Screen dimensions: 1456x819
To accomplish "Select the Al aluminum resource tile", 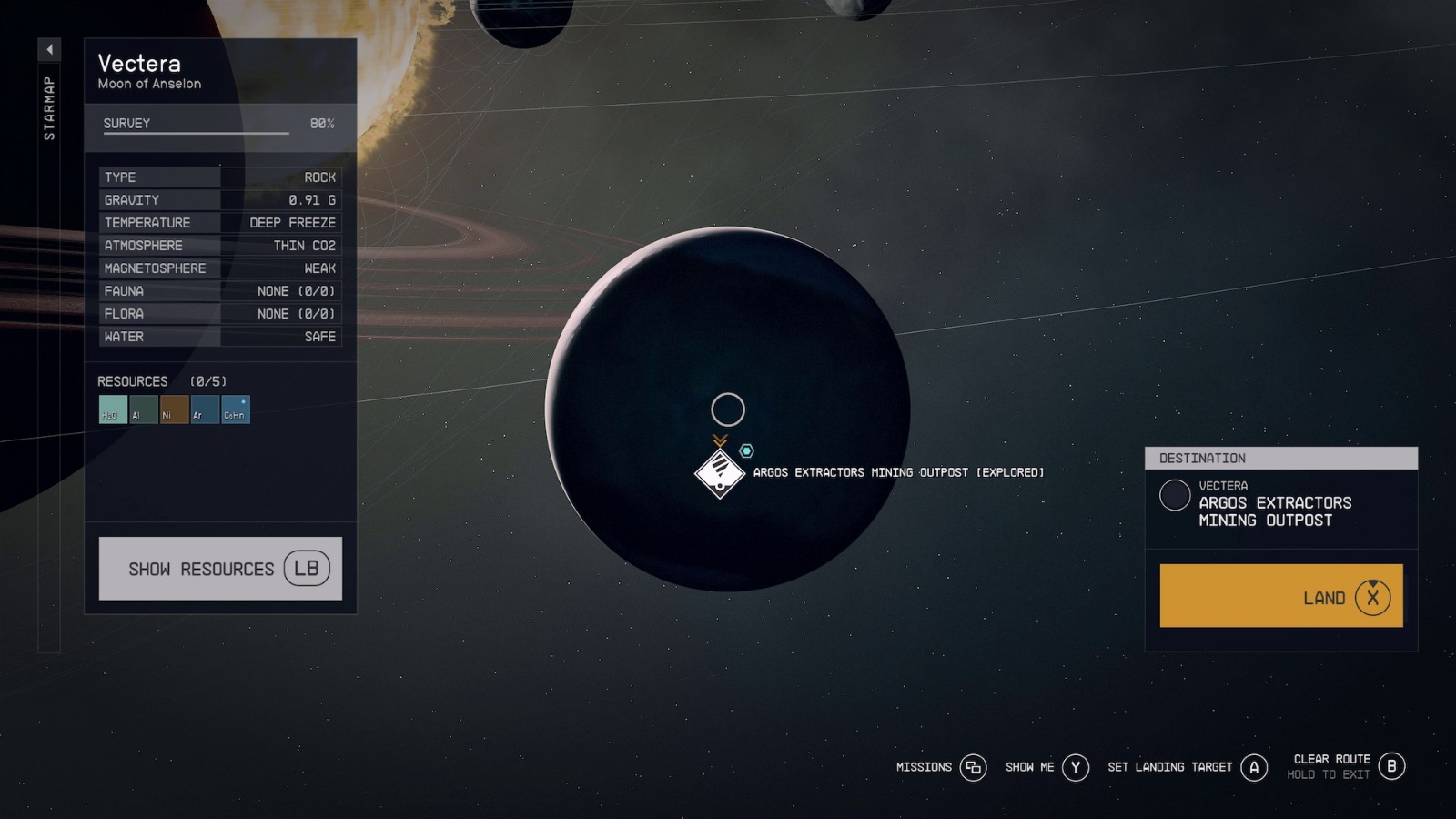I will click(144, 409).
